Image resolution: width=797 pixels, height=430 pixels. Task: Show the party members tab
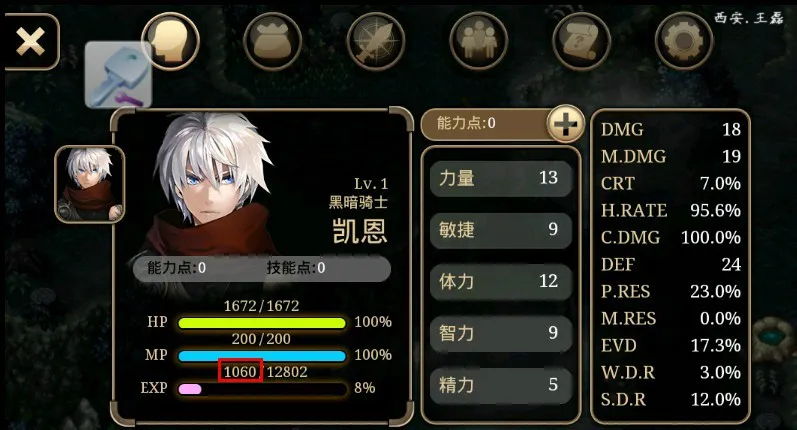pyautogui.click(x=479, y=42)
